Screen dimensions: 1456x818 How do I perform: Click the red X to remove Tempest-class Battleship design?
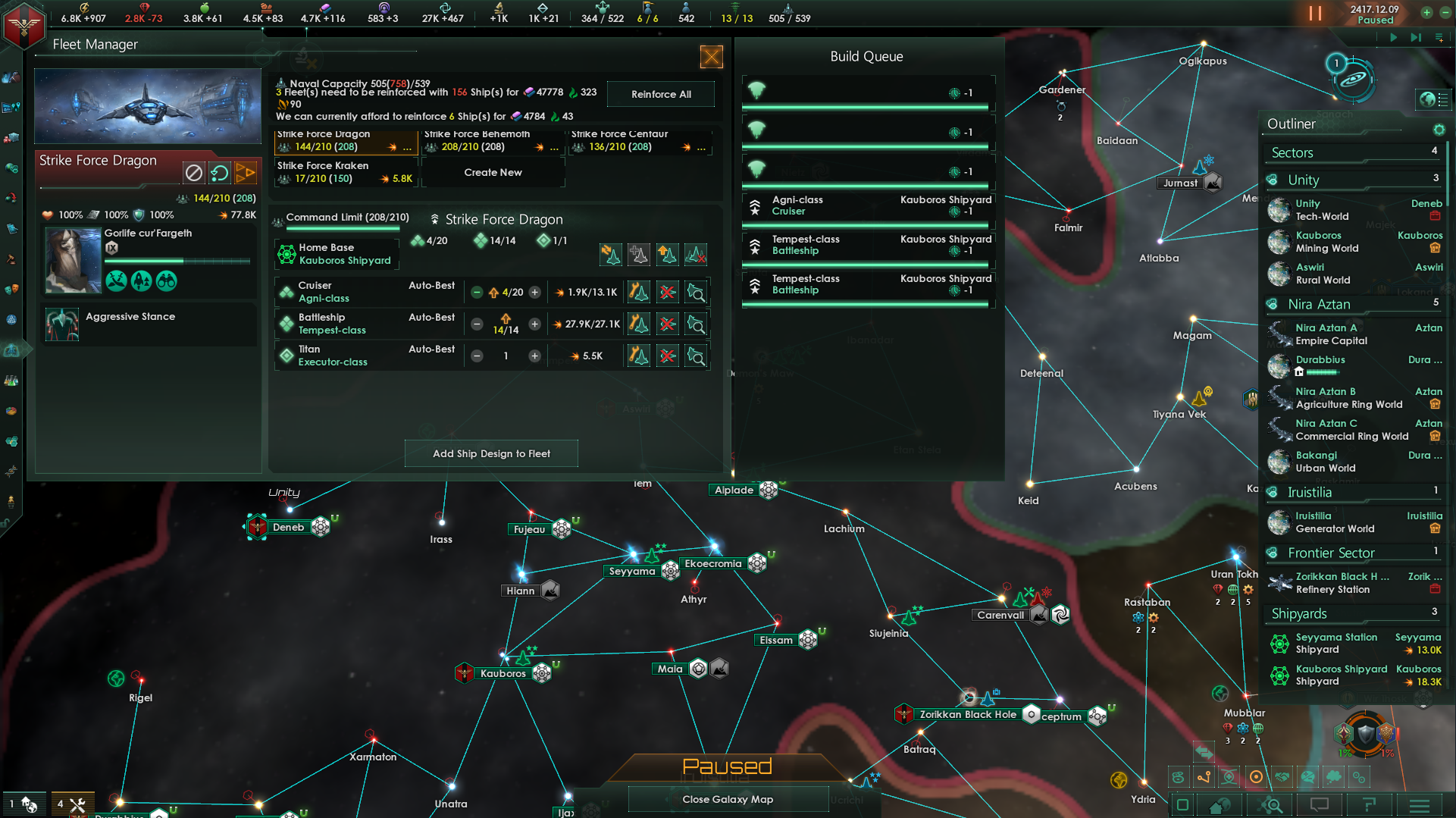667,324
